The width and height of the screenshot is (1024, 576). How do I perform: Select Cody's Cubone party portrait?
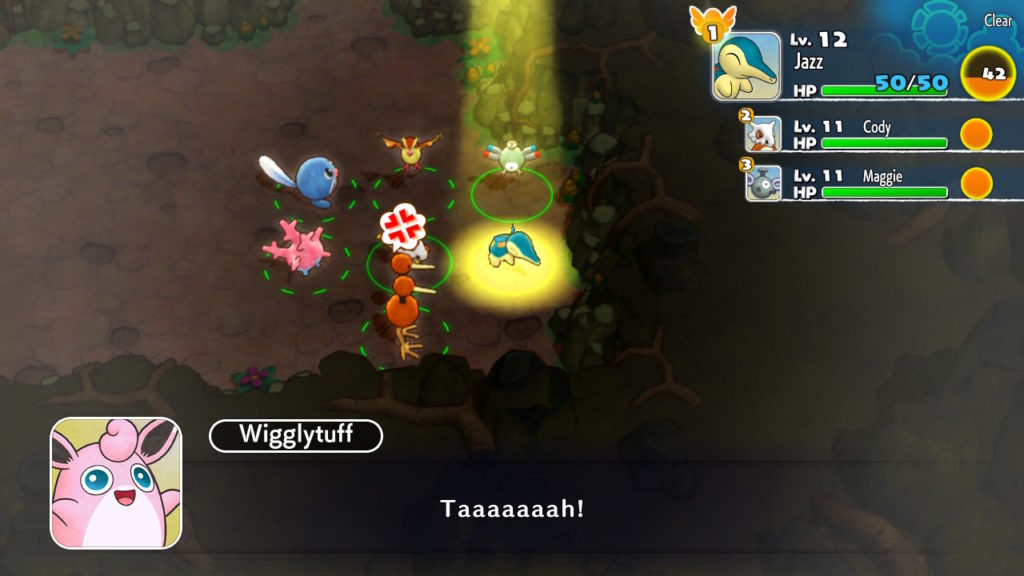click(763, 135)
